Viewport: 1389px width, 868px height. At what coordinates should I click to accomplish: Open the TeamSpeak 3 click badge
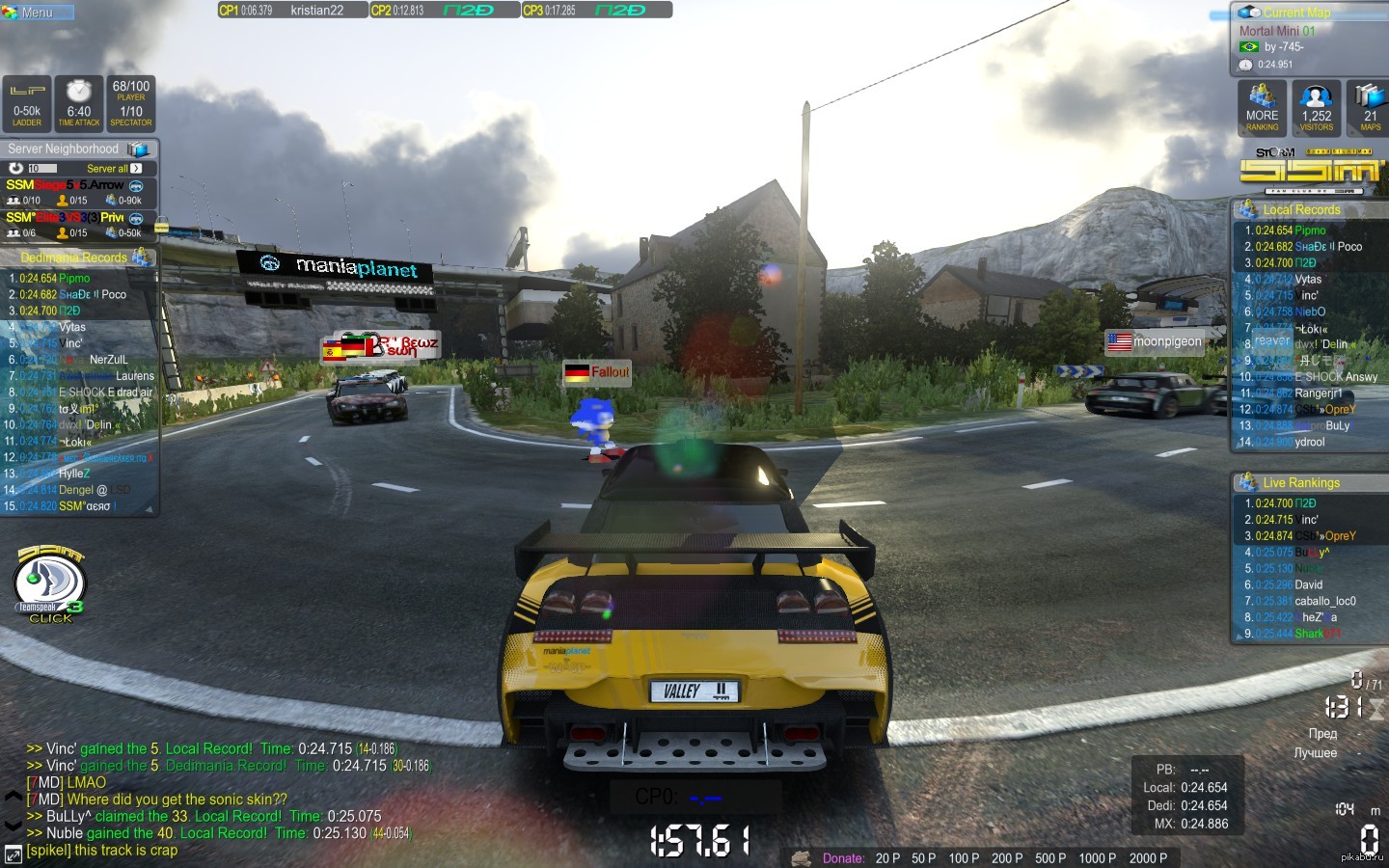point(50,584)
